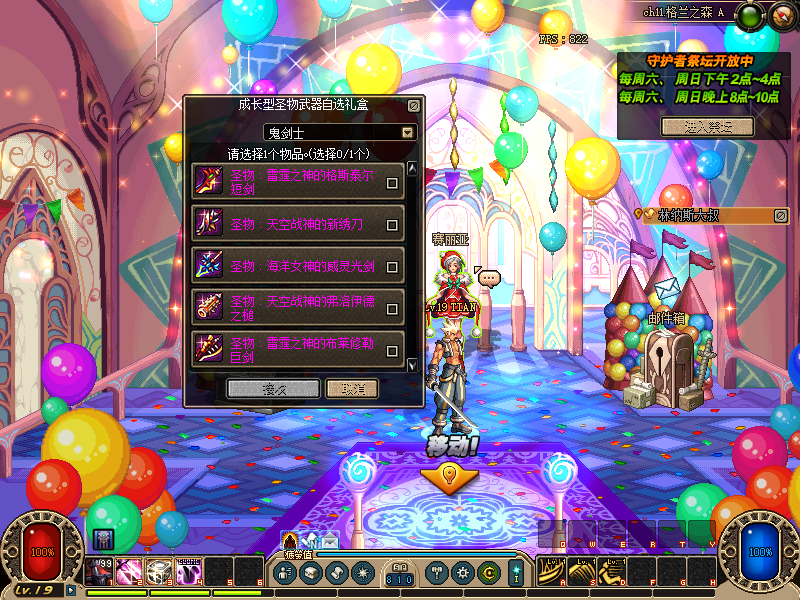Click the 接收 receive button
Viewport: 800px width, 600px height.
point(273,388)
